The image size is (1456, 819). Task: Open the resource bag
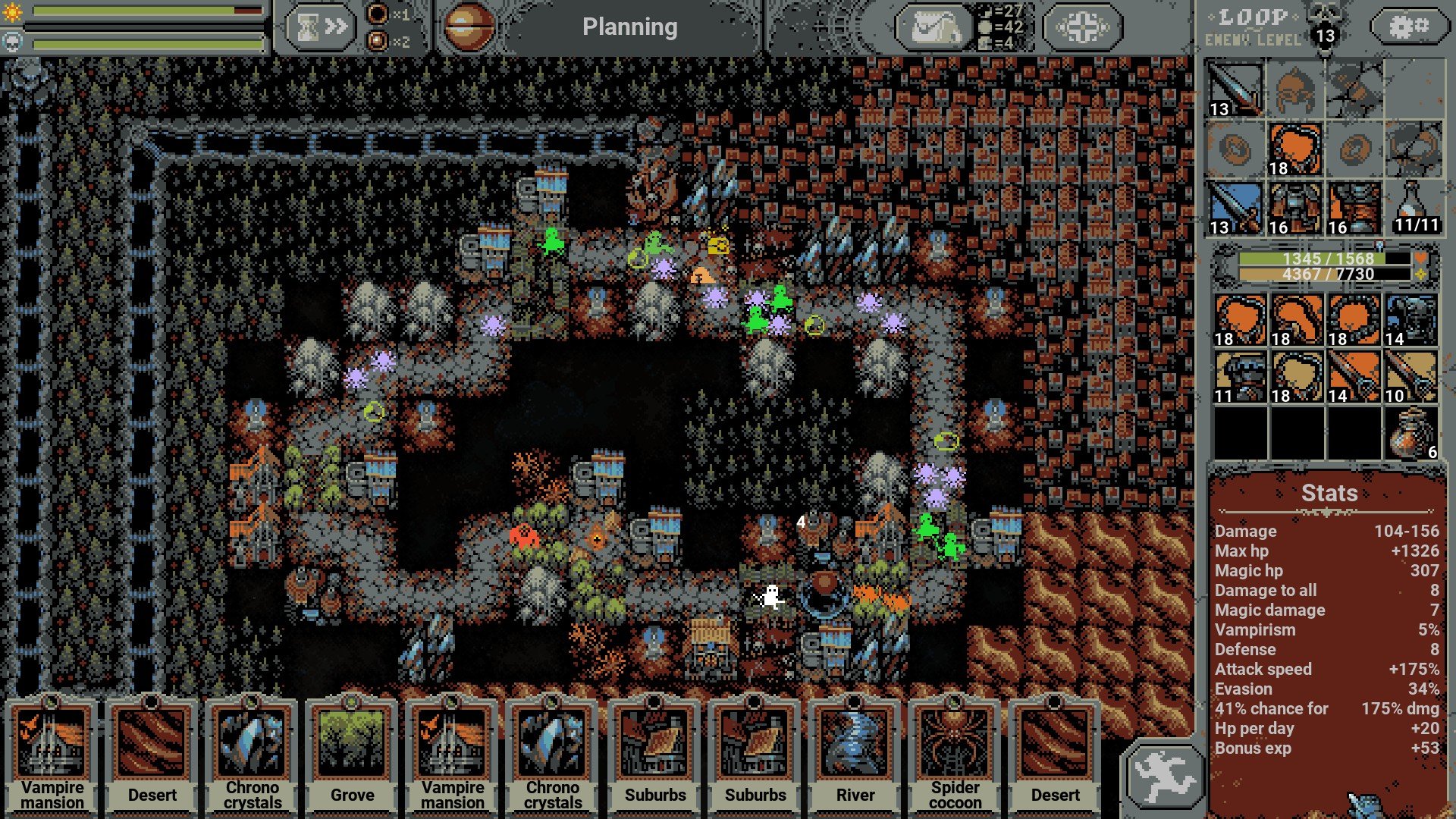pos(934,28)
